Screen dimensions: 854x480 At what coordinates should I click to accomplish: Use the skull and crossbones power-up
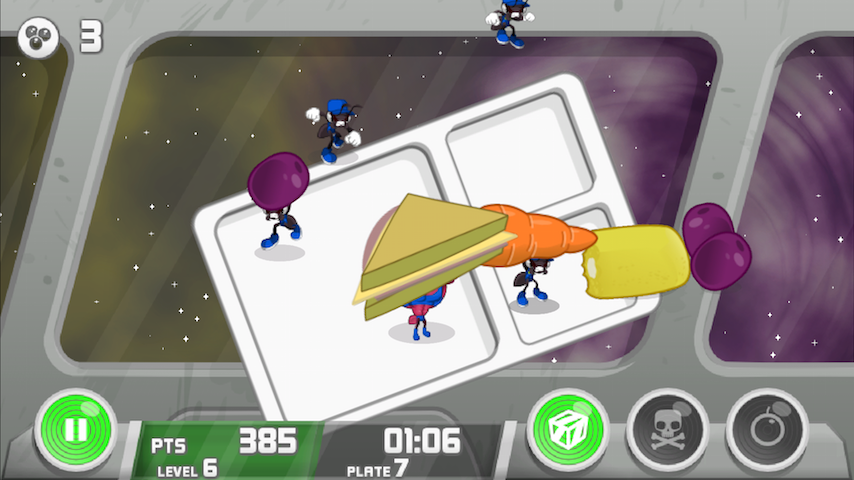pos(668,431)
